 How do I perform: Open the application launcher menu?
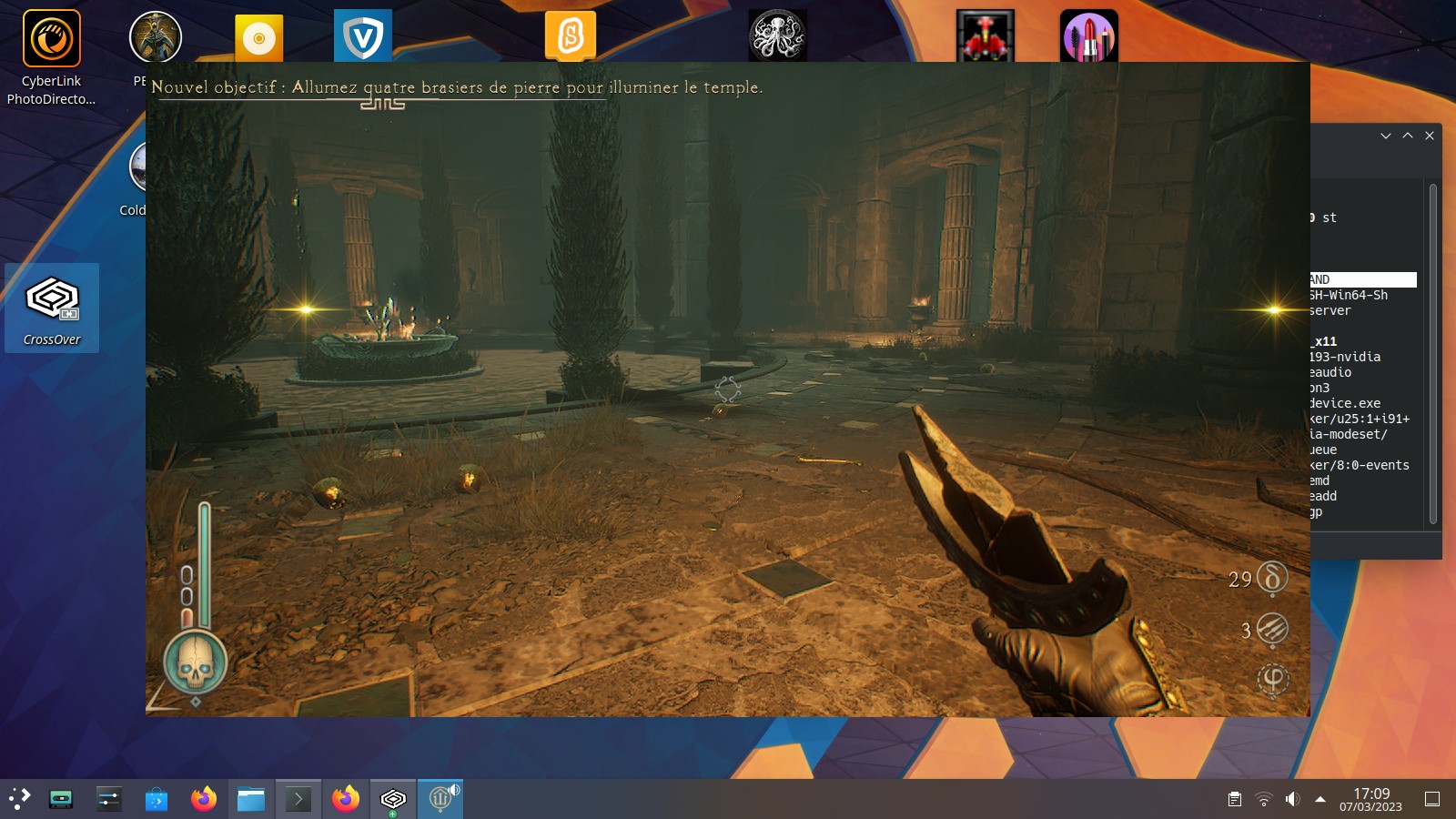(20, 800)
